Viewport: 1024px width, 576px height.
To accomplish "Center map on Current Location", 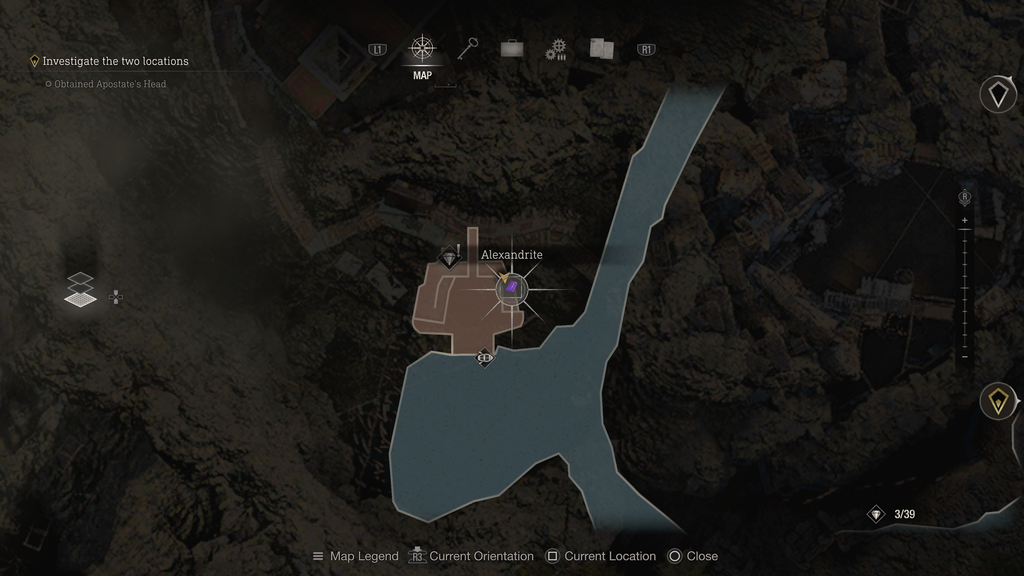I will [x=600, y=556].
